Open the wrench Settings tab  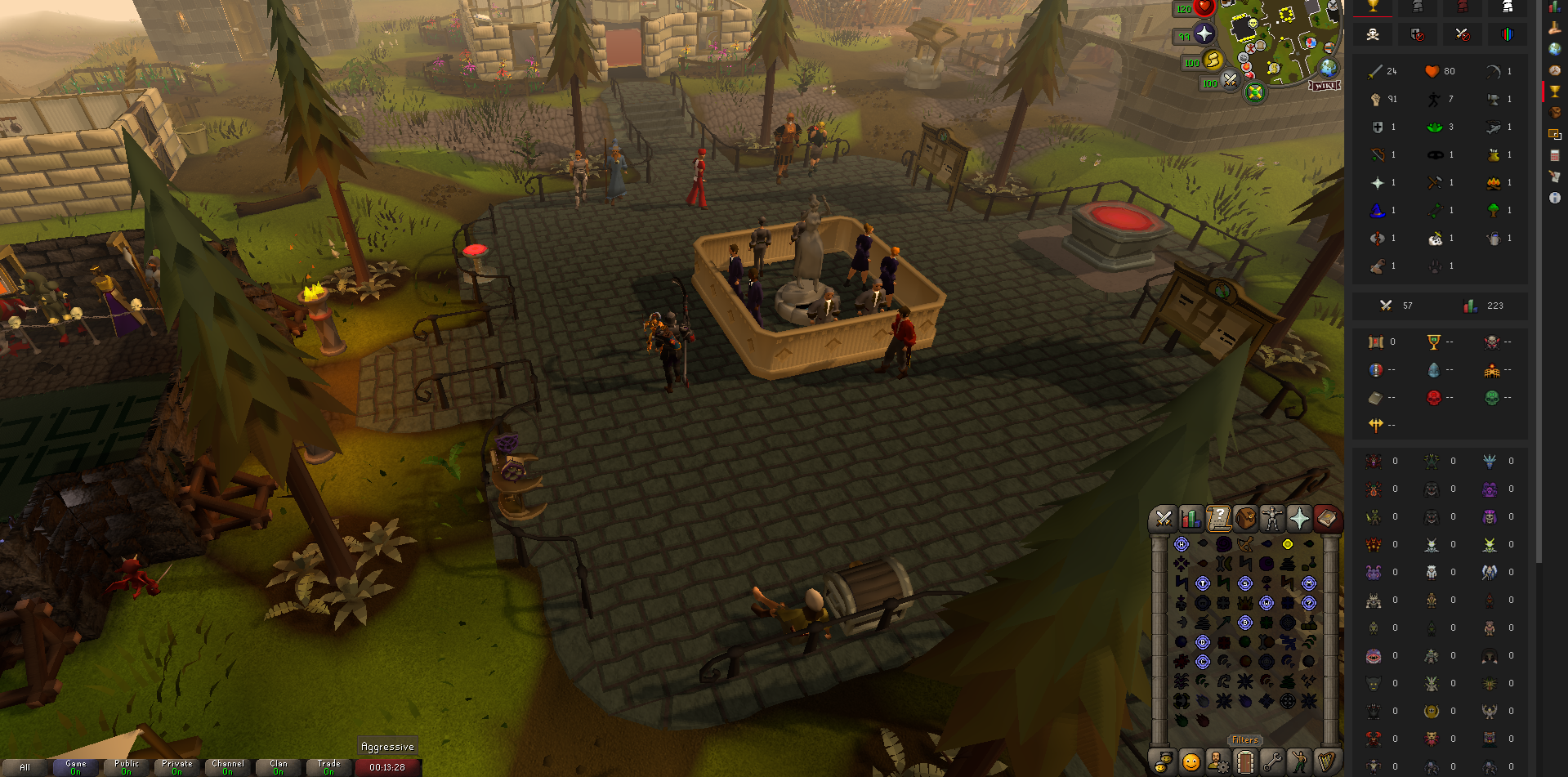coord(1272,762)
